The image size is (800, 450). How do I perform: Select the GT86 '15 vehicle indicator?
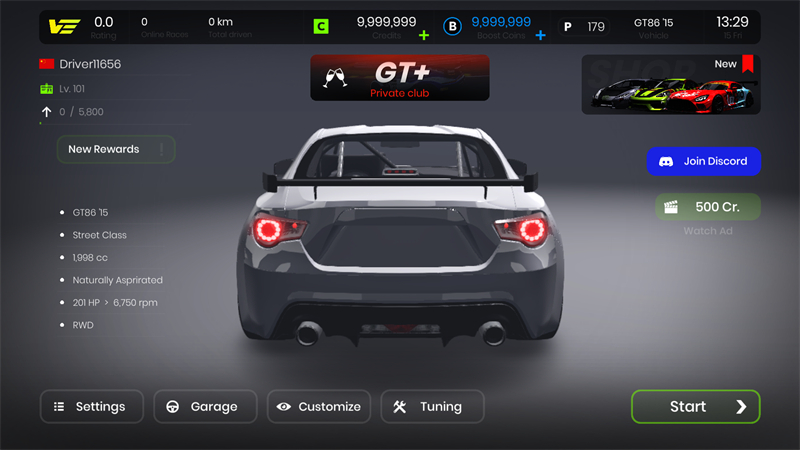(x=655, y=27)
